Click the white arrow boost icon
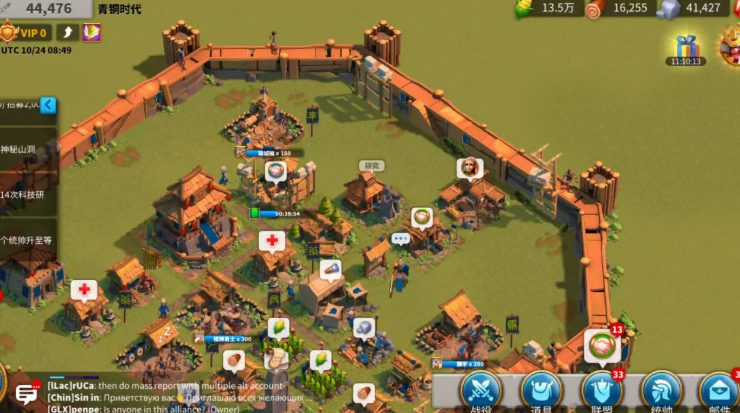The image size is (740, 413). click(x=67, y=33)
